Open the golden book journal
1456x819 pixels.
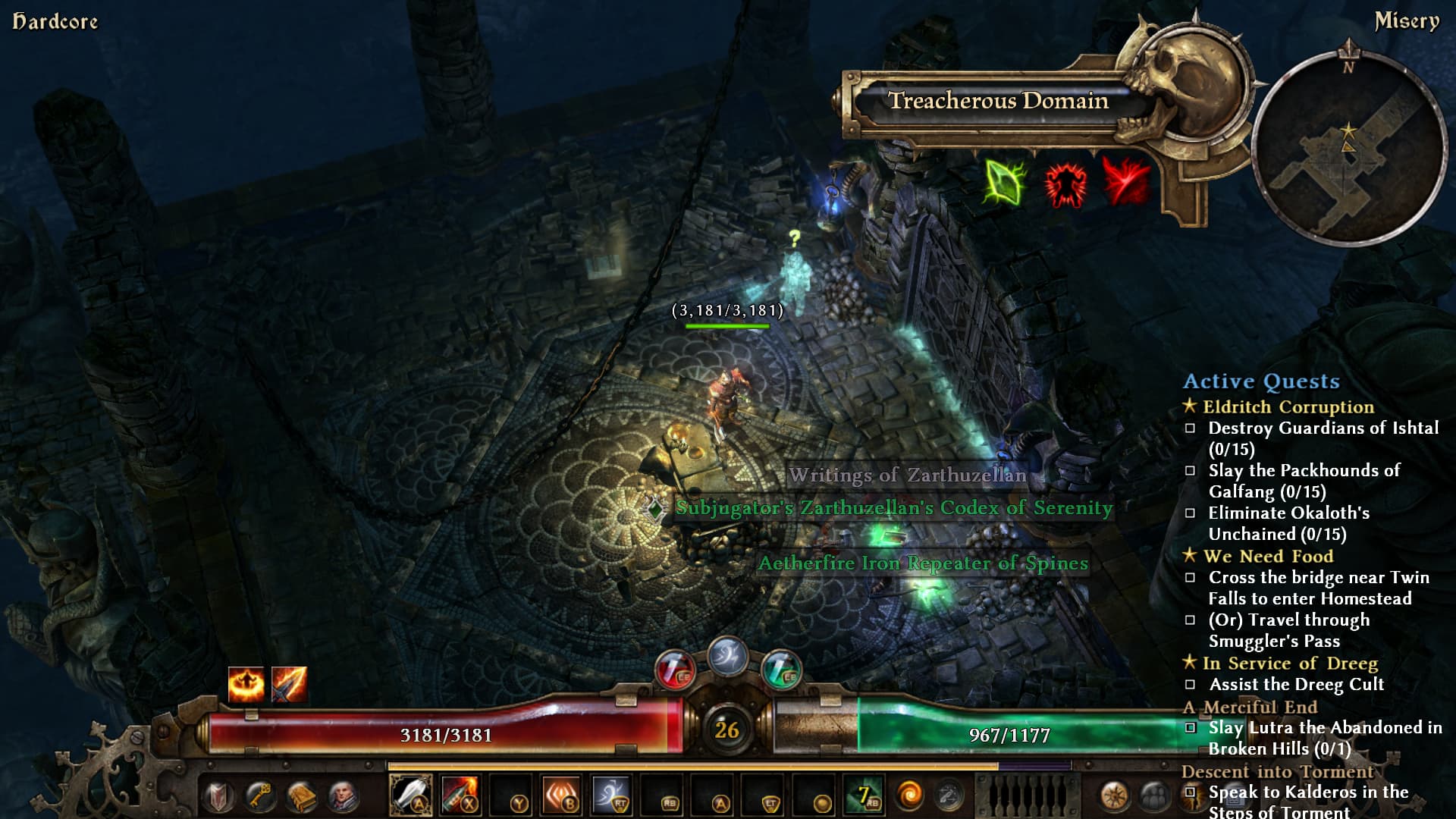coord(301,796)
